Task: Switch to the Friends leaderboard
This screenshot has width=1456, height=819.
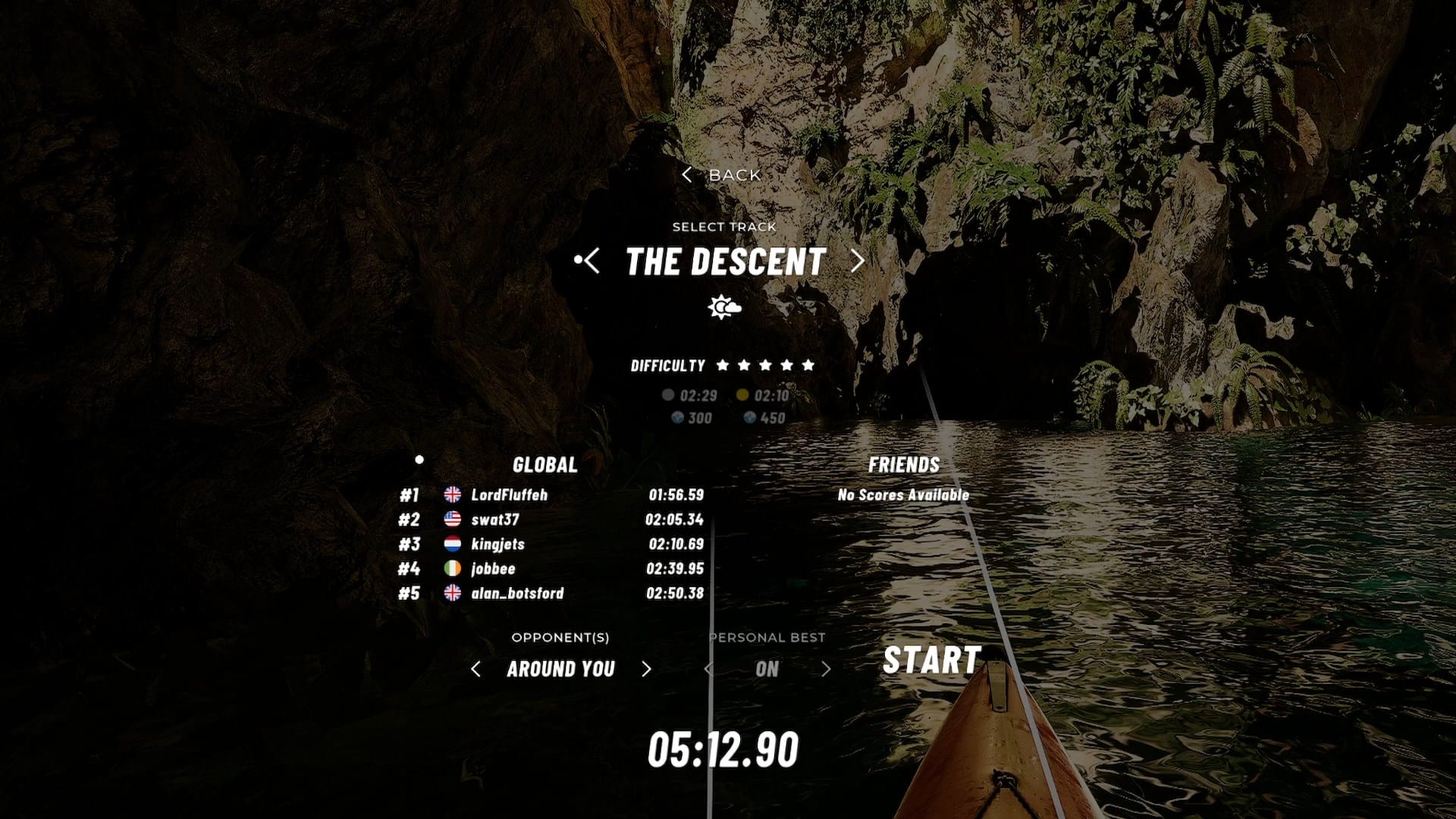Action: pos(903,465)
